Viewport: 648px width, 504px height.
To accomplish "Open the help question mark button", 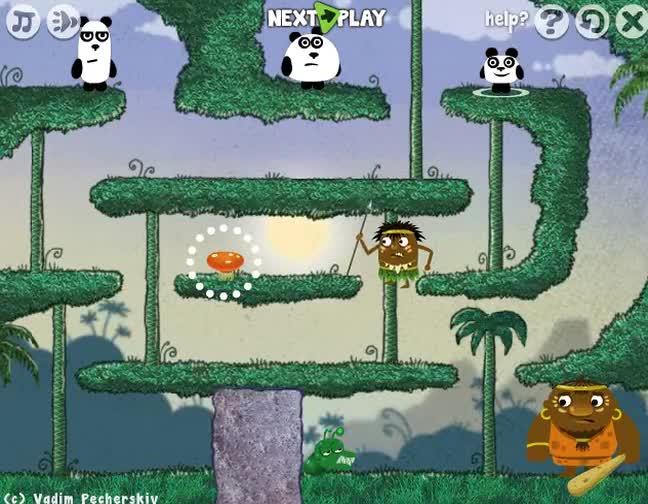I will coord(551,20).
